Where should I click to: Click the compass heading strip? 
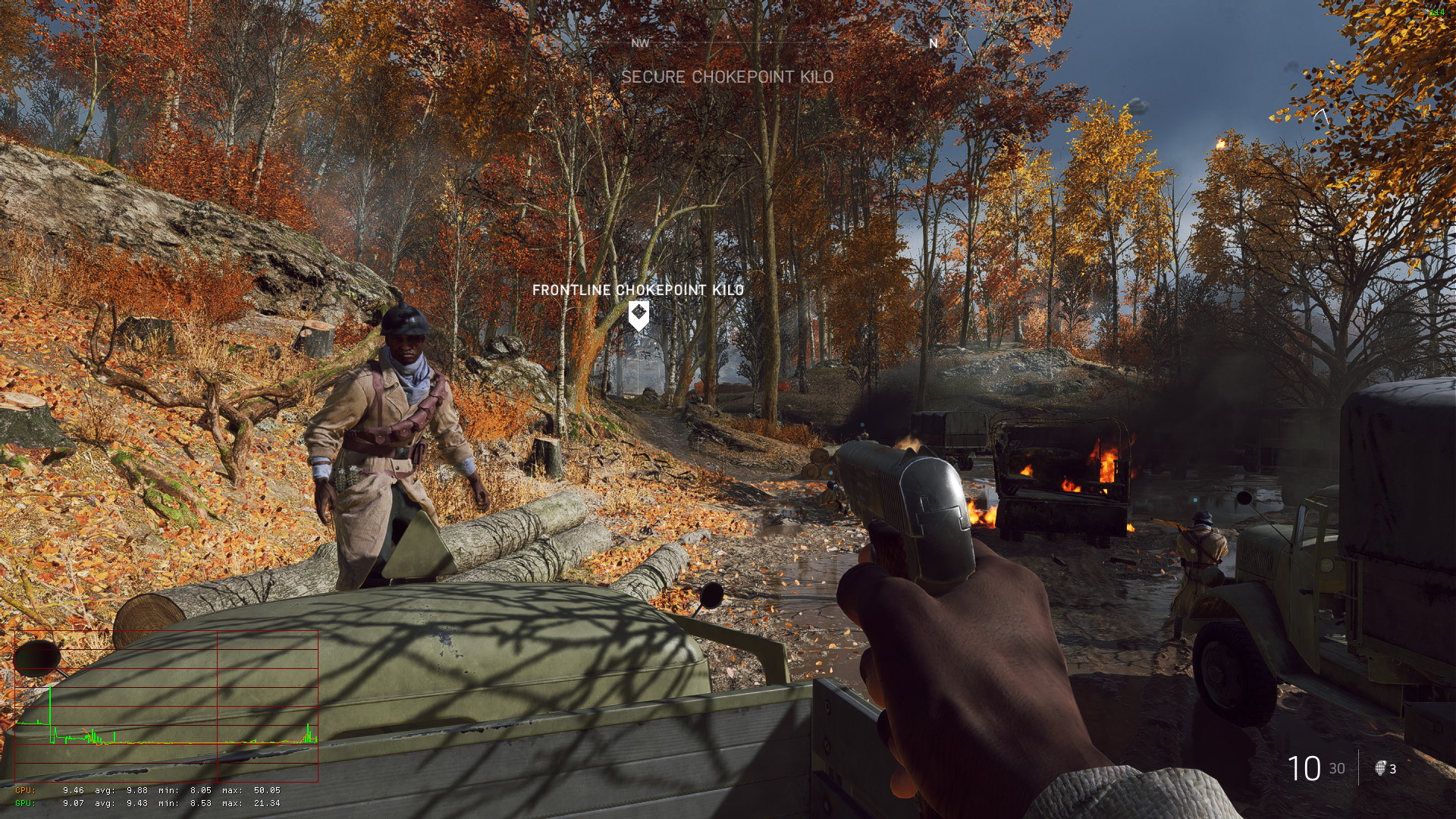click(x=786, y=43)
